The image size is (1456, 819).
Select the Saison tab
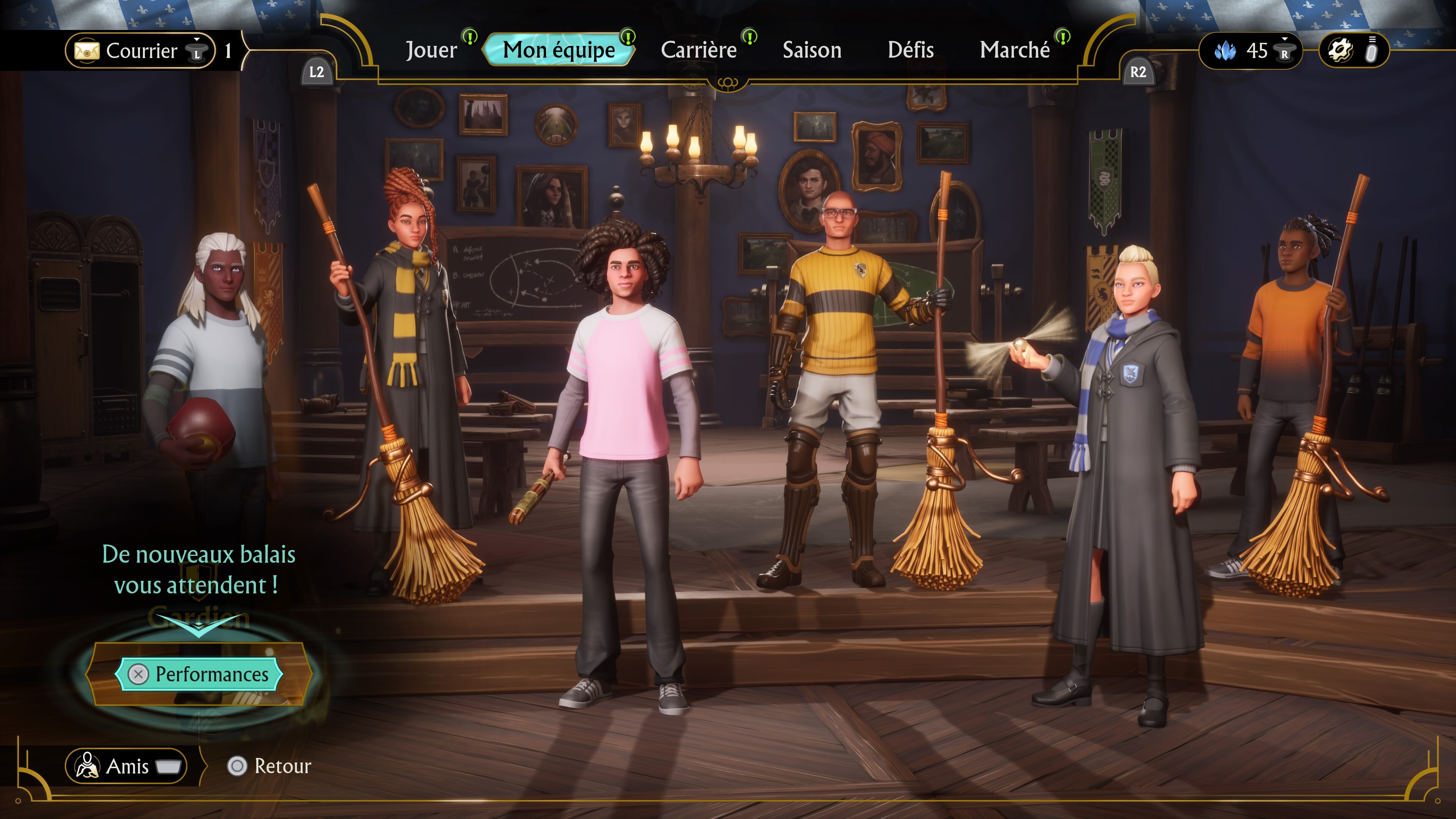(x=812, y=50)
